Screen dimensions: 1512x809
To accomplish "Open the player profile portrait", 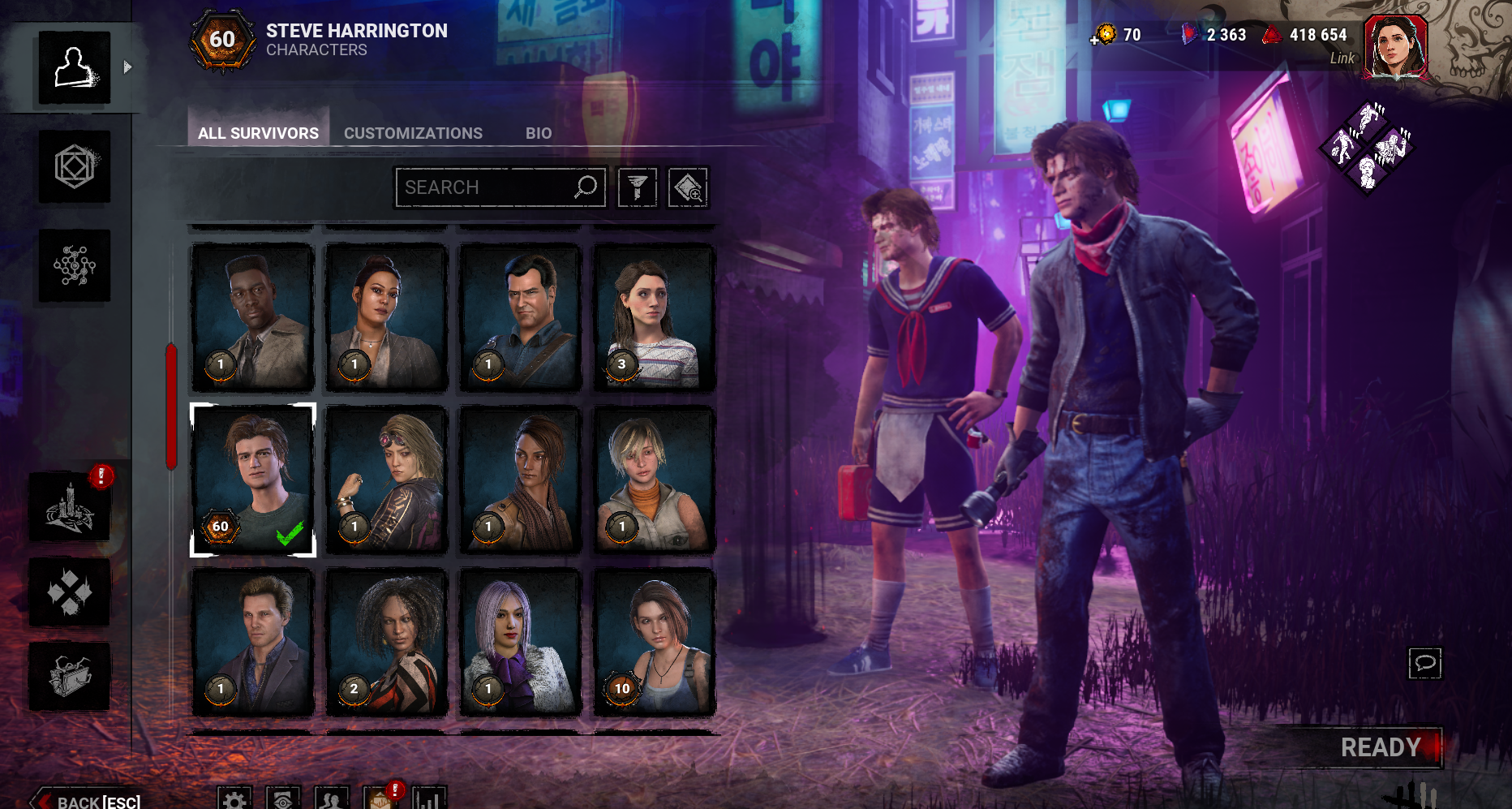I will (x=1395, y=47).
